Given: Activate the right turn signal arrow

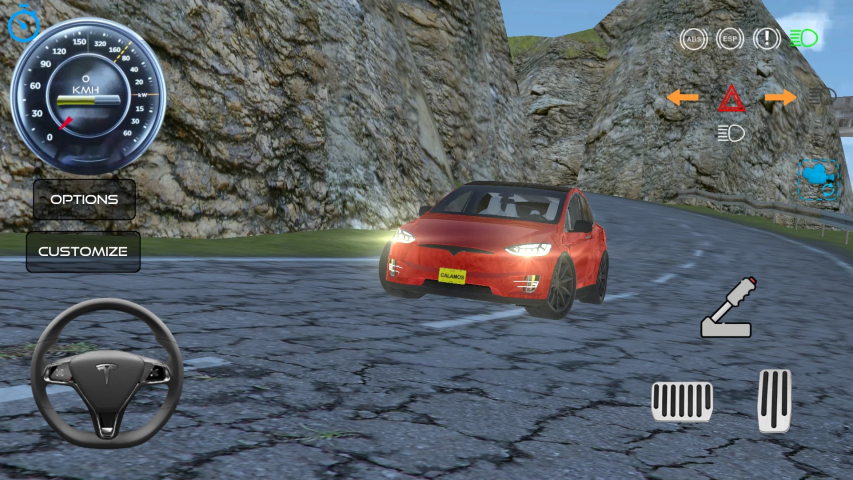Looking at the screenshot, I should 780,97.
